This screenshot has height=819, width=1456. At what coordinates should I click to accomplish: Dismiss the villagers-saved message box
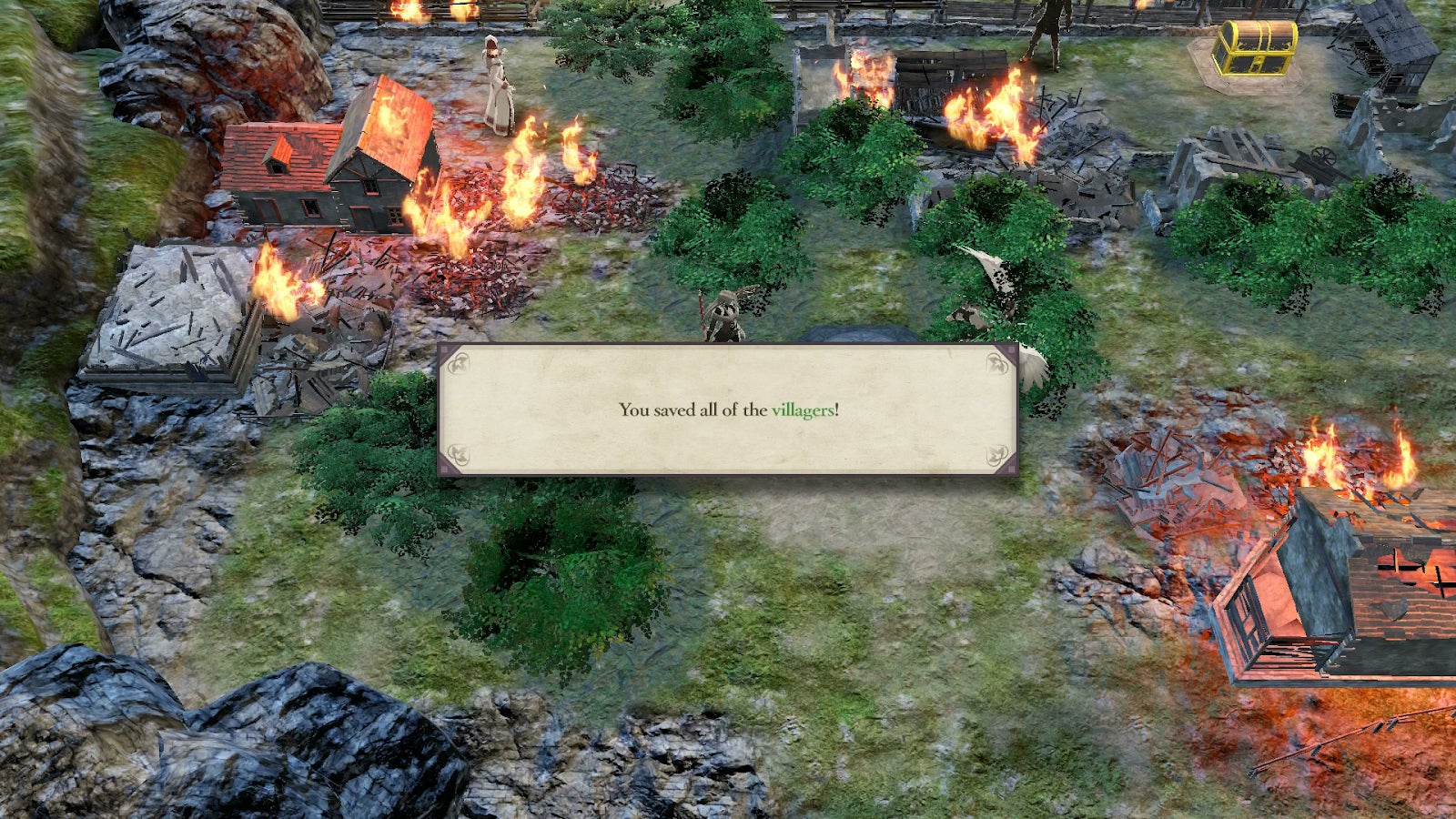point(728,409)
